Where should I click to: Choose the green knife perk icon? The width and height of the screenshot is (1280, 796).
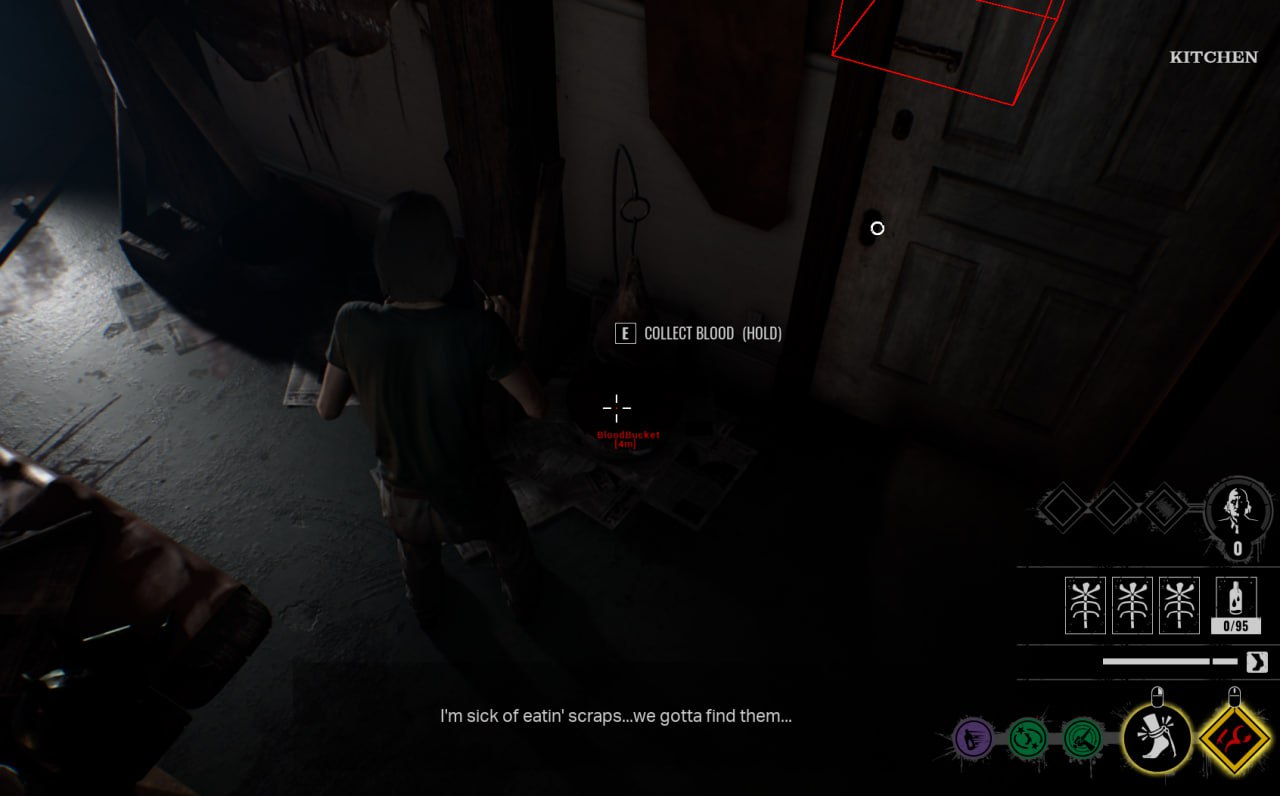tap(1082, 739)
